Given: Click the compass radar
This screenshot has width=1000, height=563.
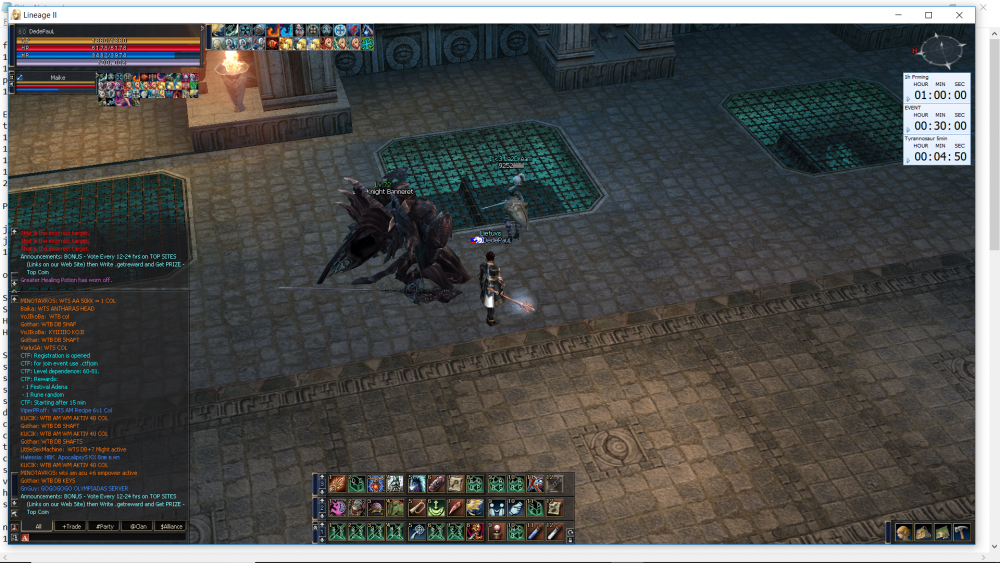Looking at the screenshot, I should pos(940,50).
